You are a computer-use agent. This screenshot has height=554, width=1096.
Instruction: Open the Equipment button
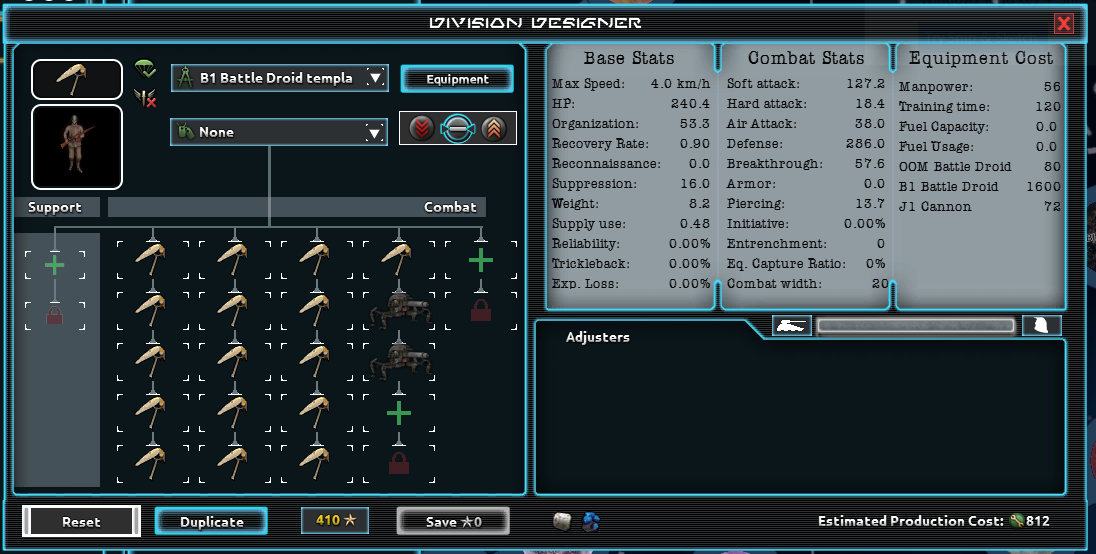click(457, 79)
